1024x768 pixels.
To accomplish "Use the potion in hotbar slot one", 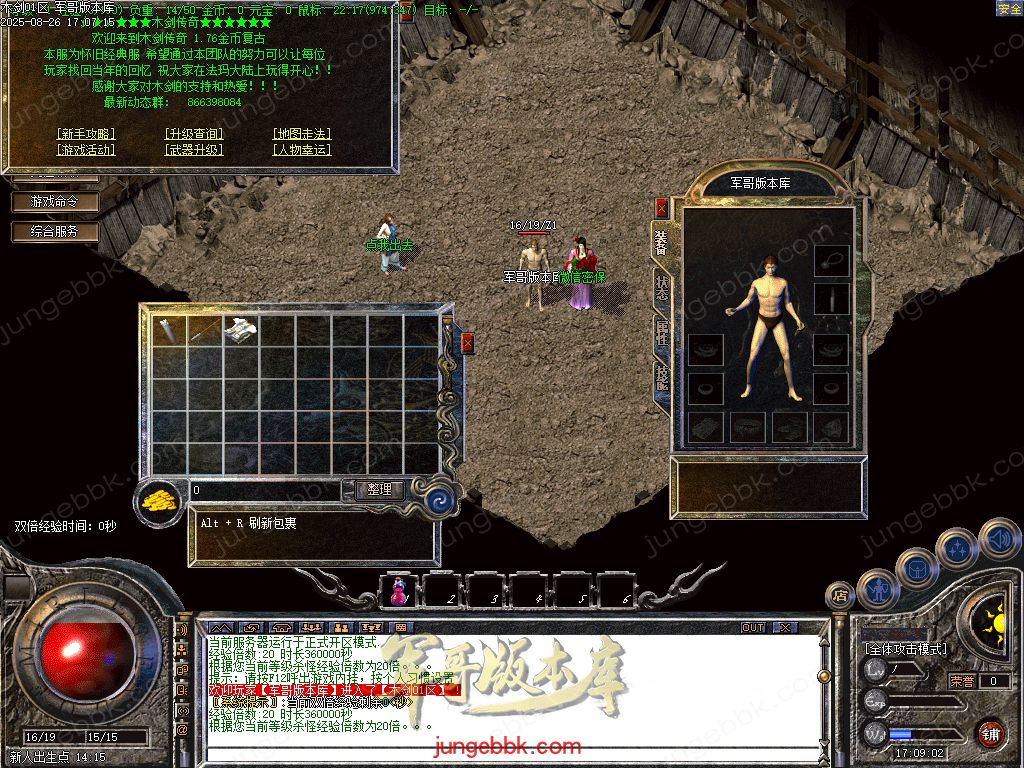I will pos(399,591).
